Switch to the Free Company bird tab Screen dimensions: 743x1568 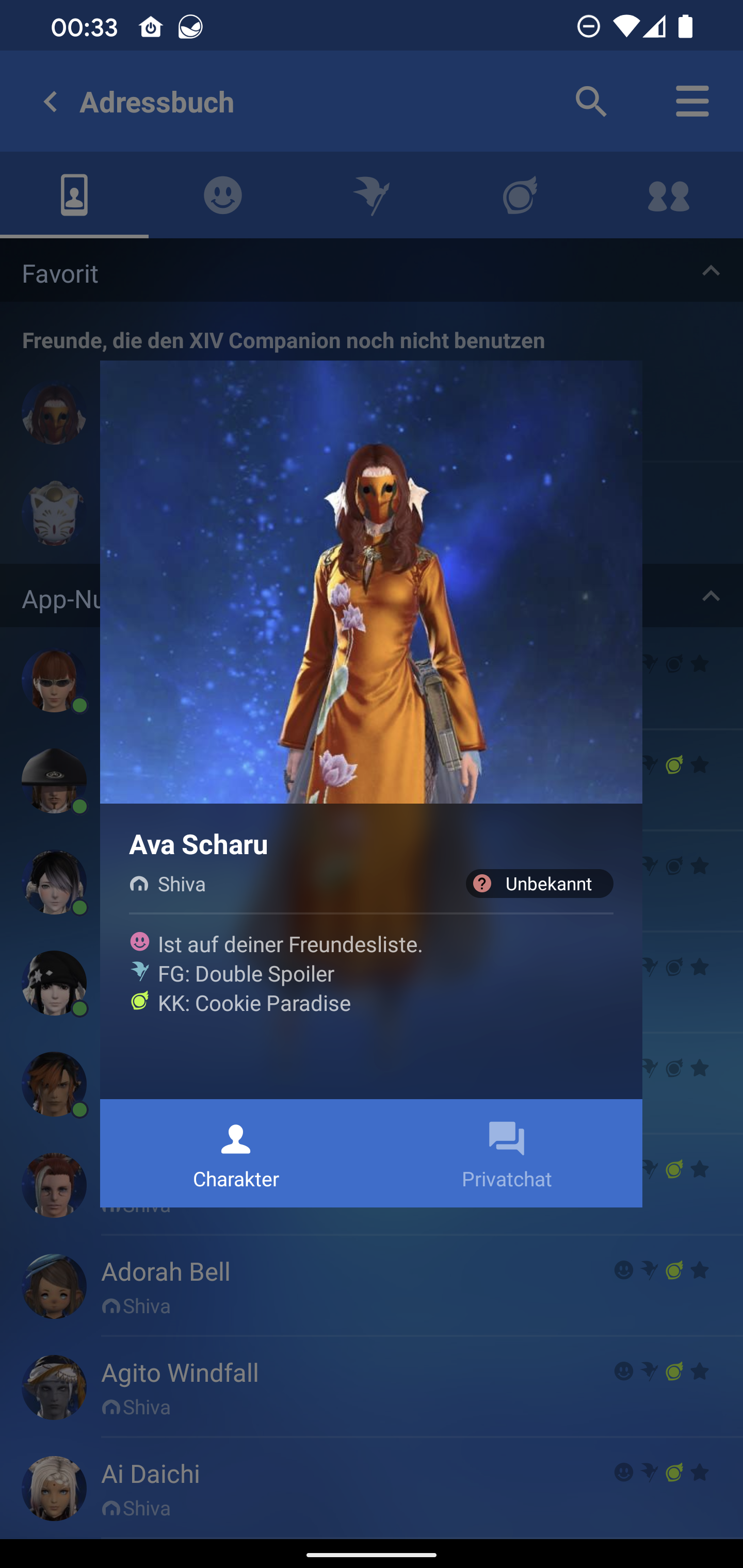click(x=371, y=195)
